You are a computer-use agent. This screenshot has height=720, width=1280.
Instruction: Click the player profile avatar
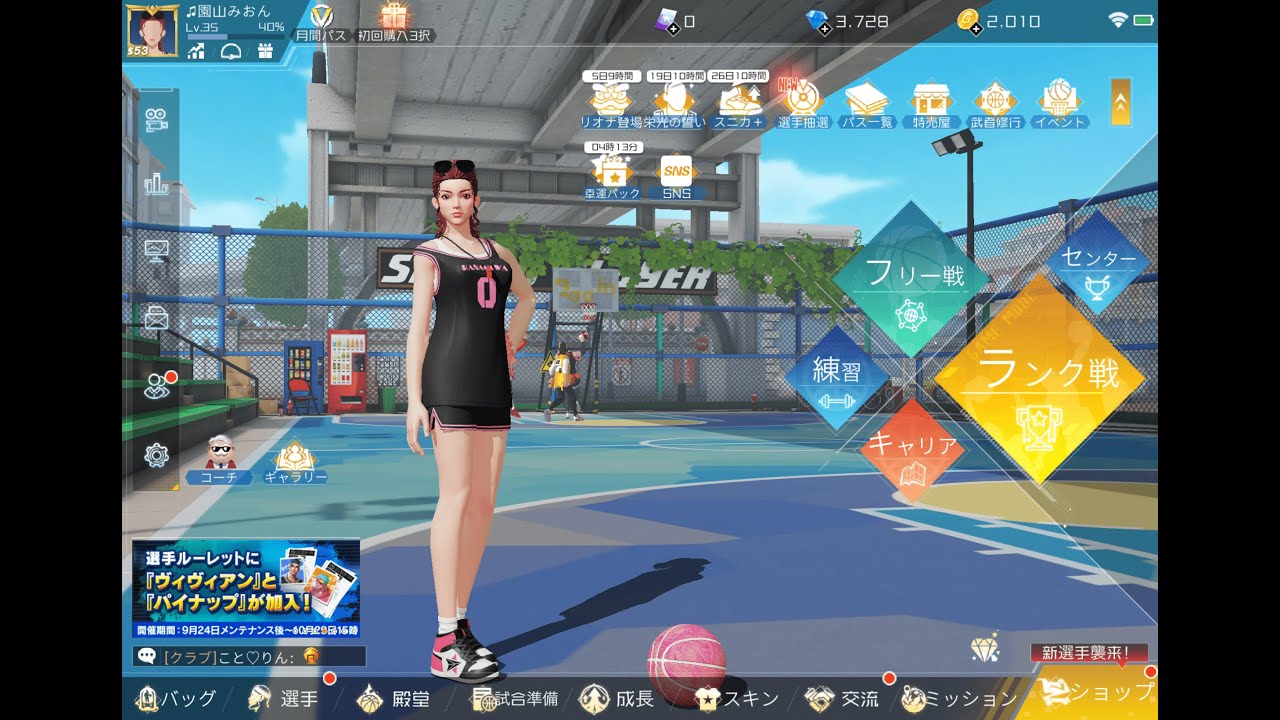coord(152,30)
